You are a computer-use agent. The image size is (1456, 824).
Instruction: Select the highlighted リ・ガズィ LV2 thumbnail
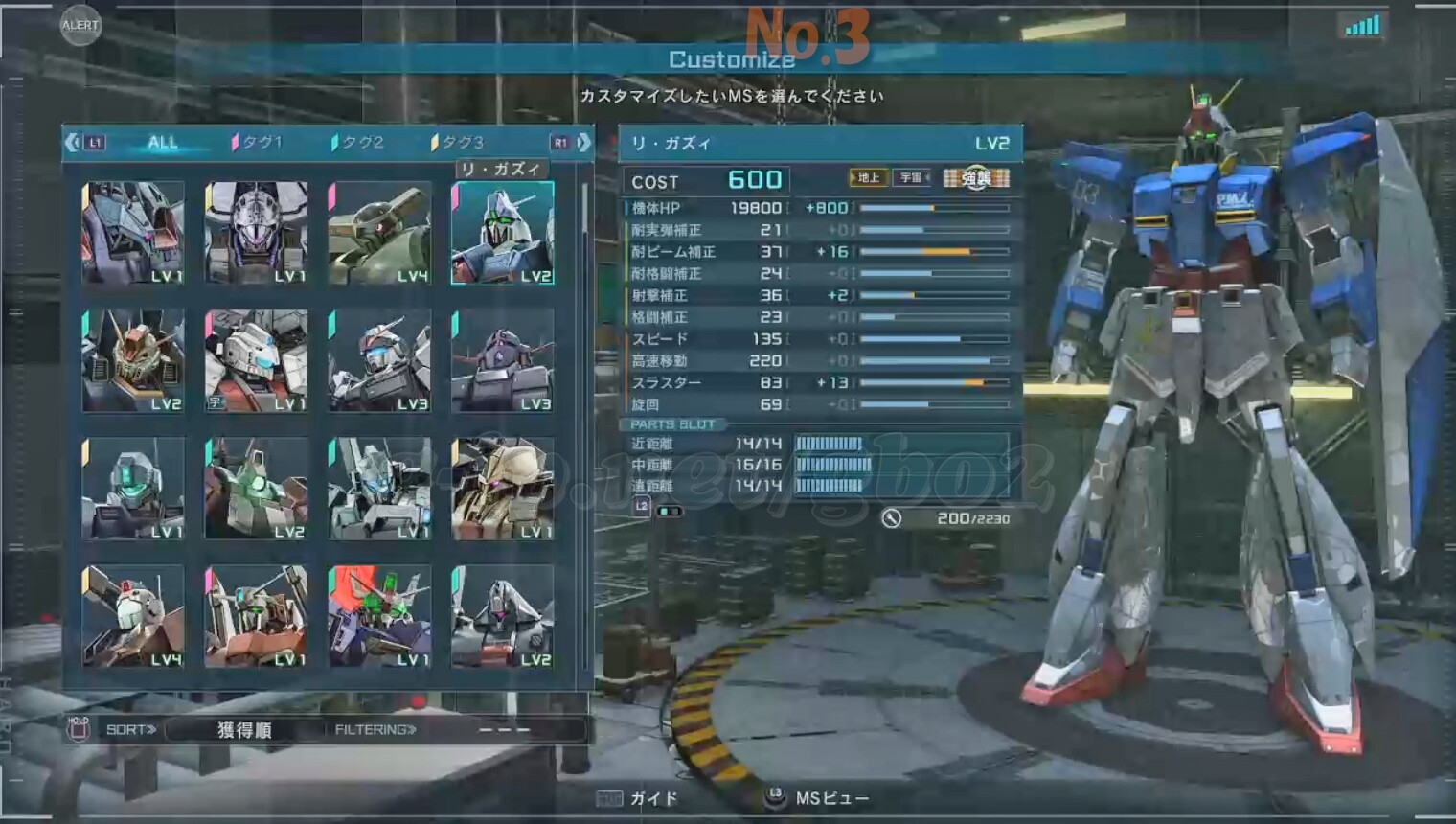pos(502,233)
